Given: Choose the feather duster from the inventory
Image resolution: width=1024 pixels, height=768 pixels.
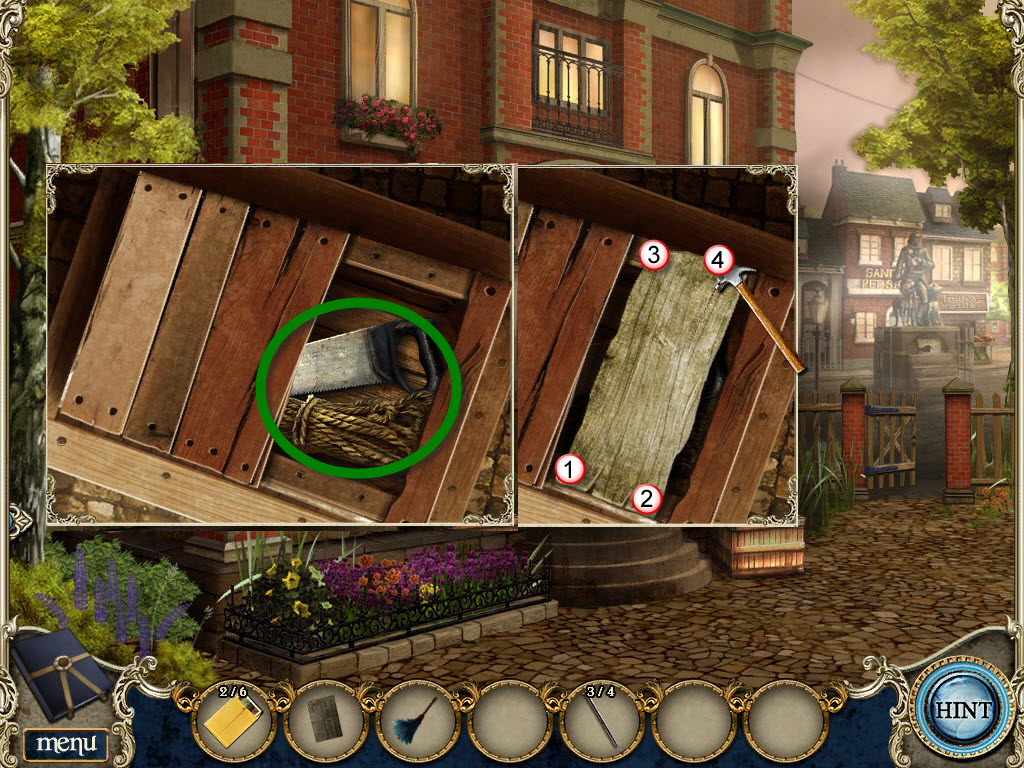Looking at the screenshot, I should (415, 720).
